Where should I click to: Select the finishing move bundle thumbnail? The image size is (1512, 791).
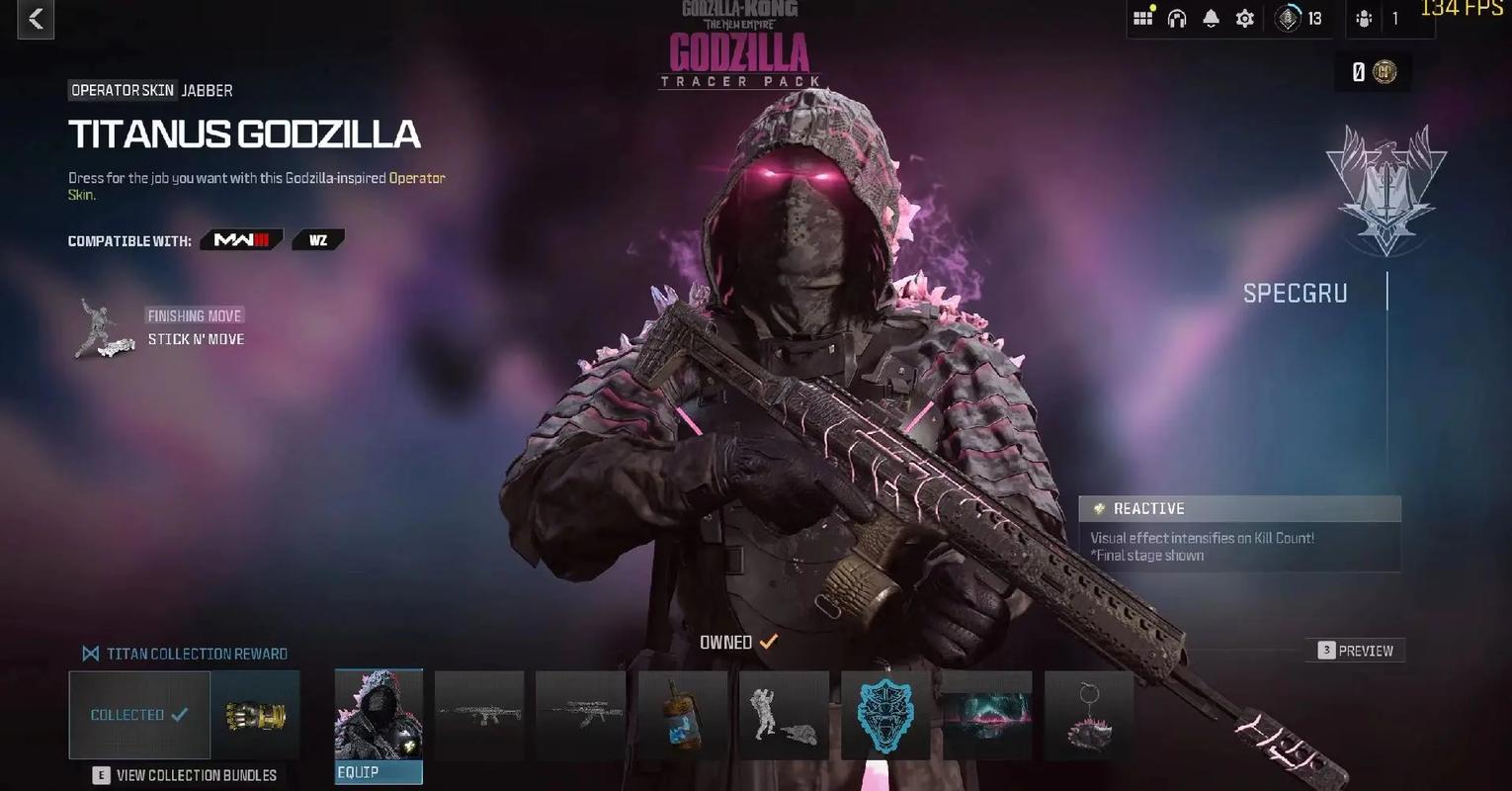tap(784, 715)
